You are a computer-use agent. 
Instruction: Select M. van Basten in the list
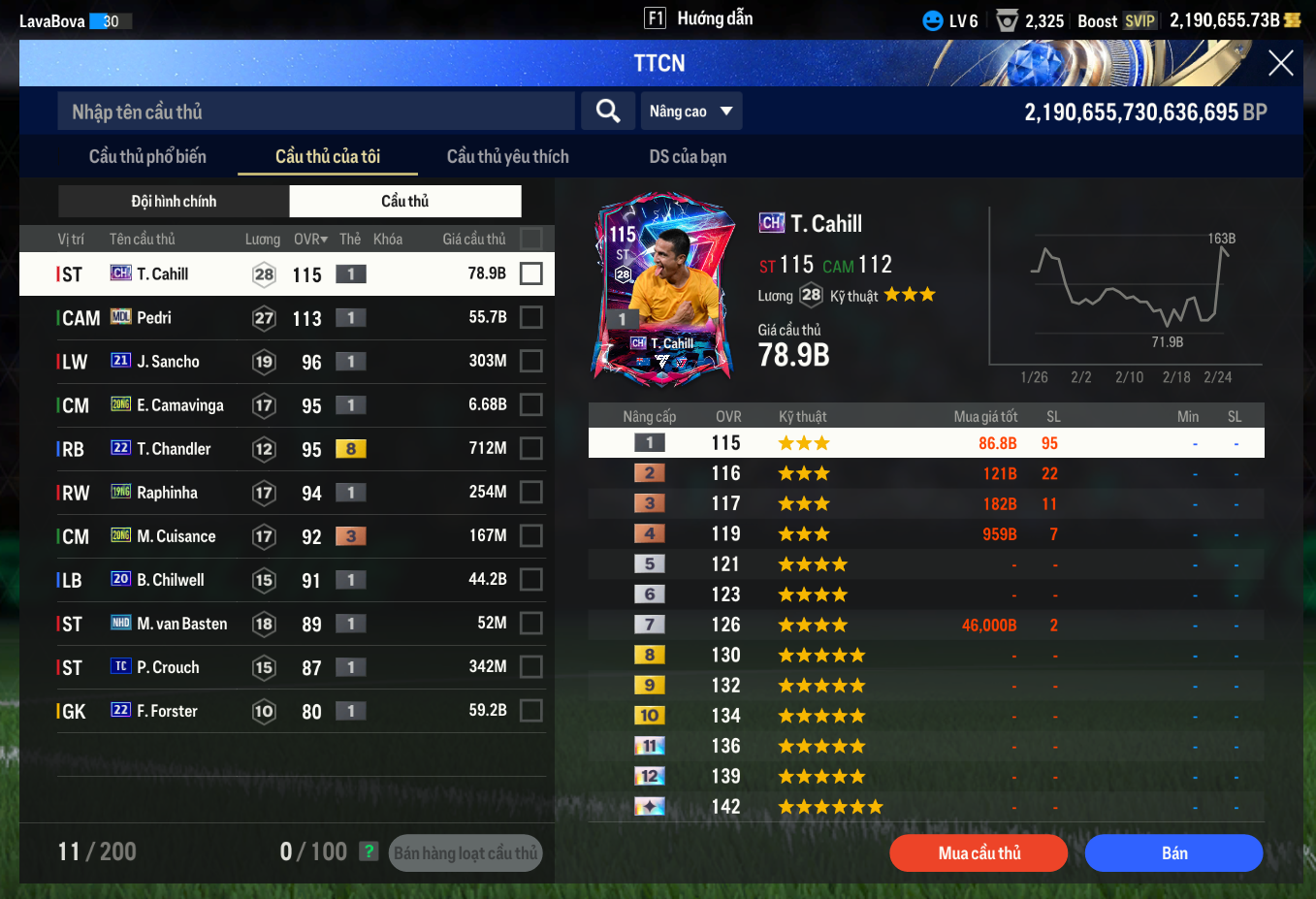181,624
